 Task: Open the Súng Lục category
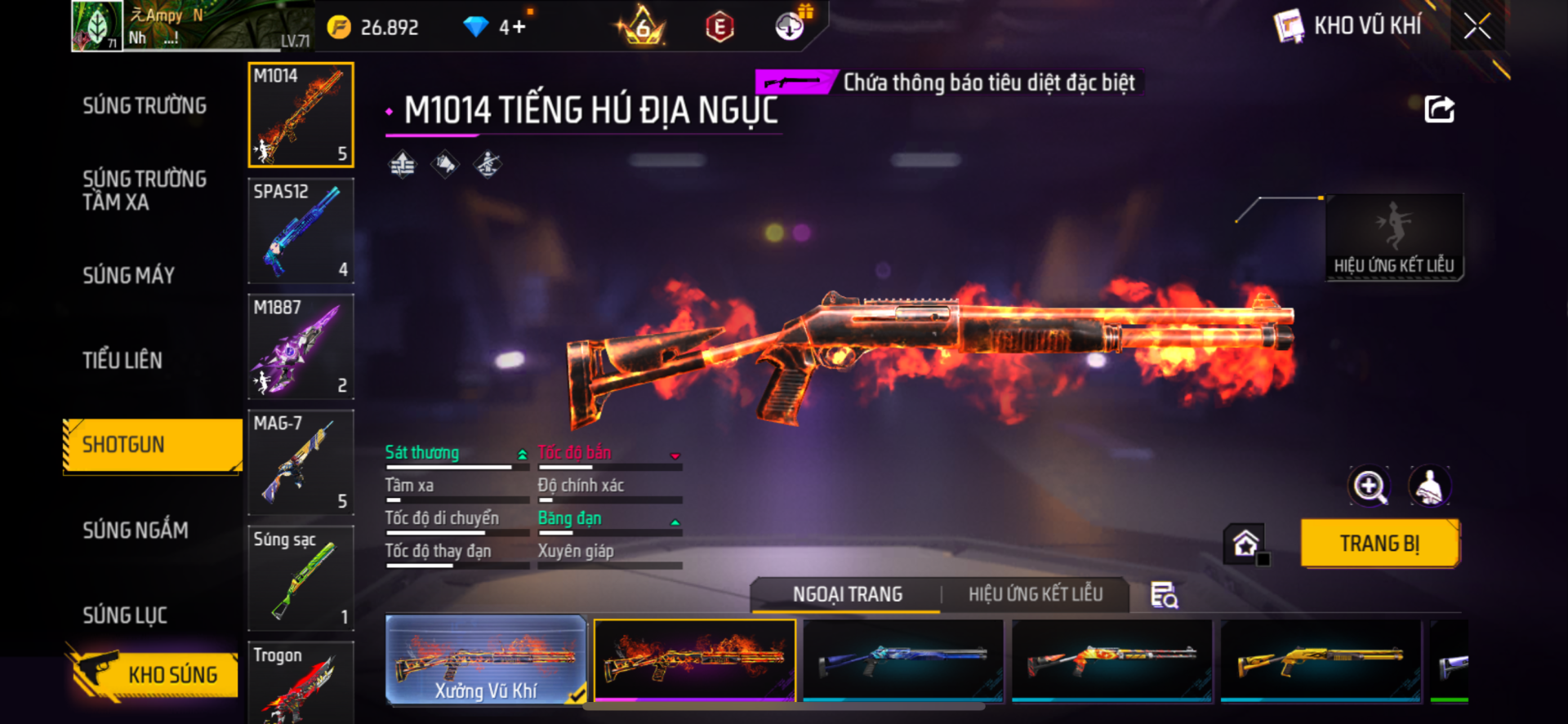(125, 615)
